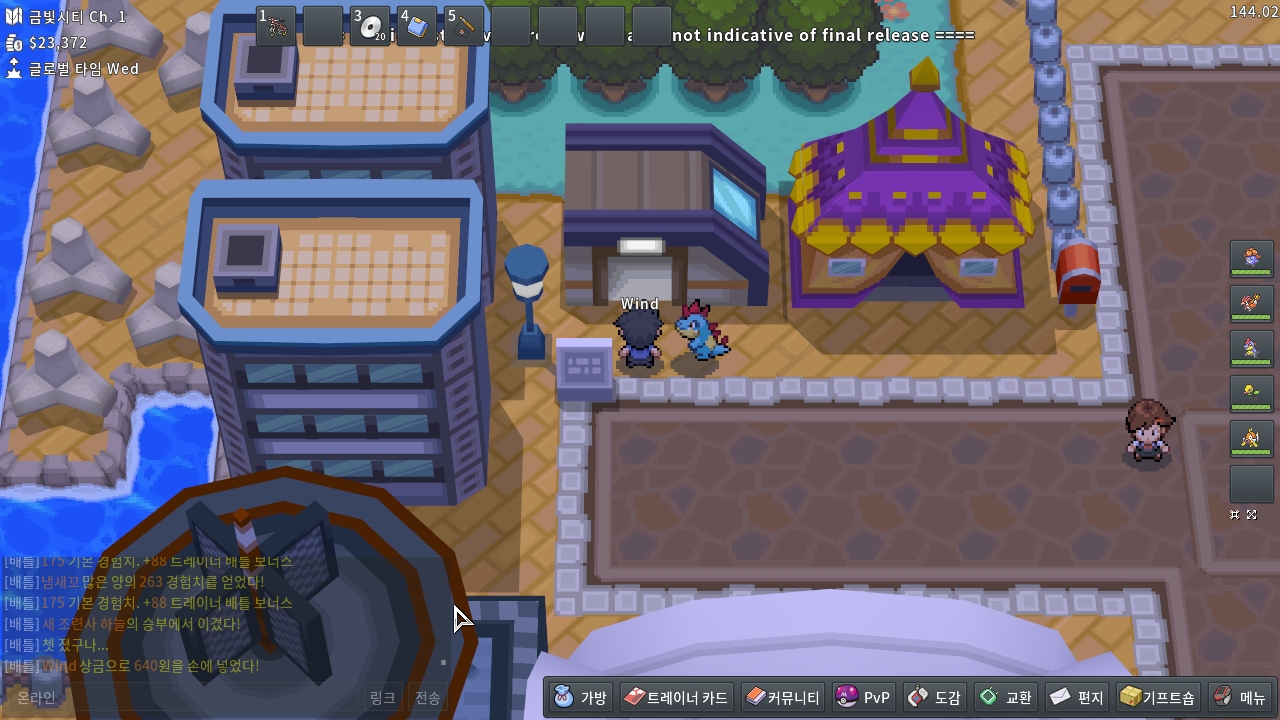Viewport: 1280px width, 720px height.
Task: Open the 가방 bag menu
Action: (581, 697)
